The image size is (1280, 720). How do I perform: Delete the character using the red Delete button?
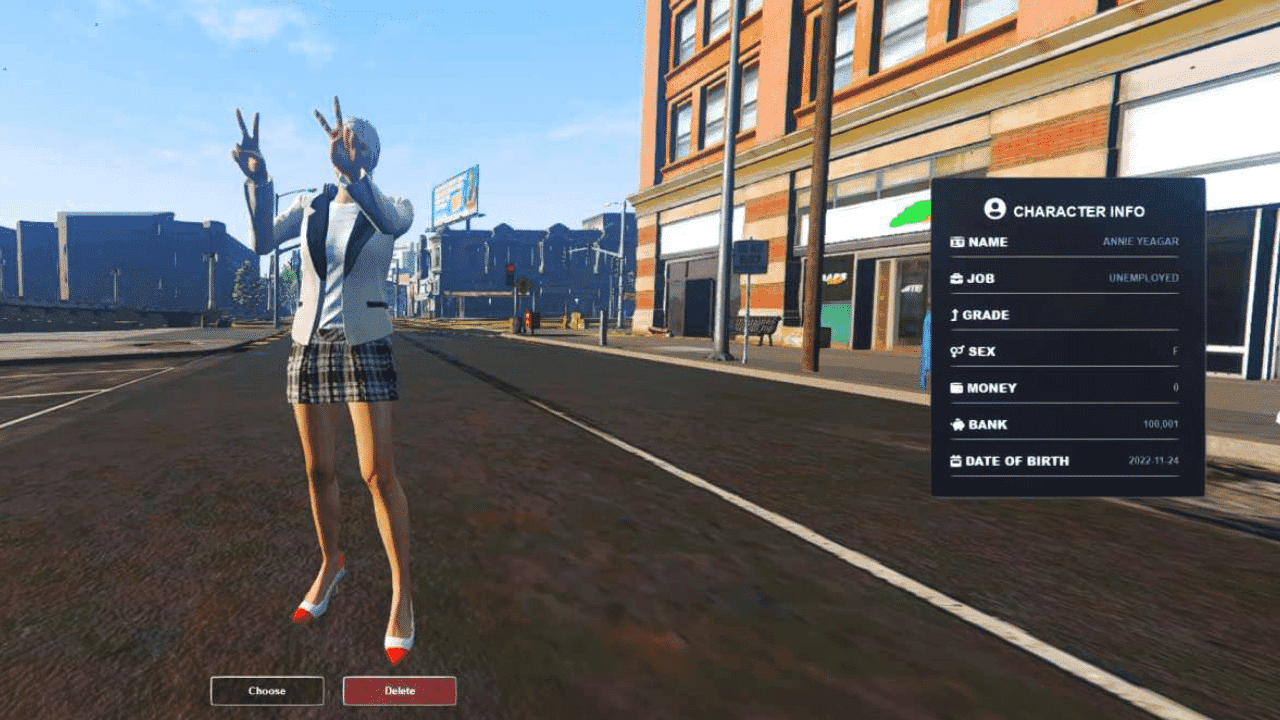click(399, 691)
